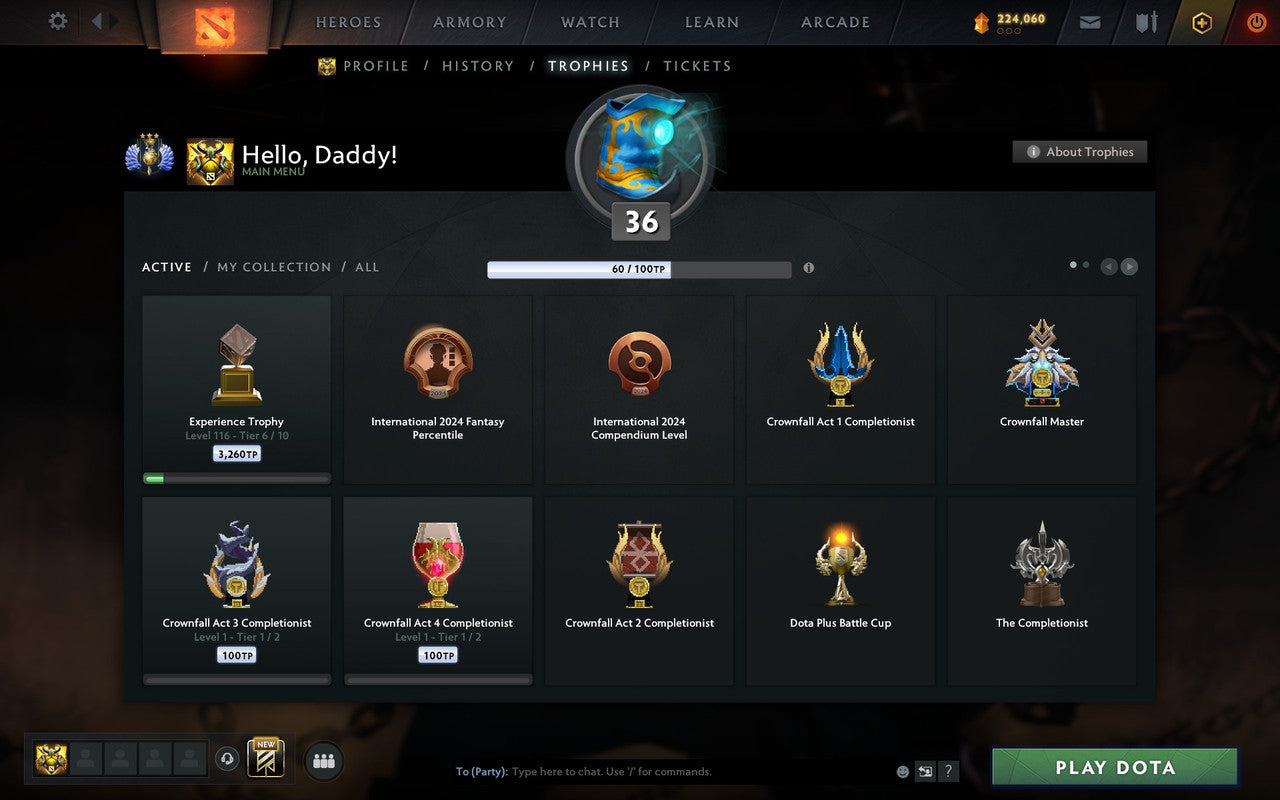Select the My Collection filter
This screenshot has width=1280, height=800.
click(274, 267)
